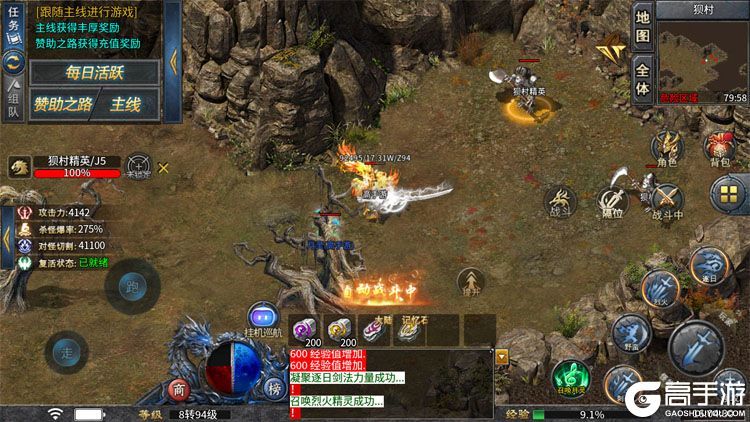750x422 pixels.
Task: Open the 赞助之路 sponsor path button
Action: 62,103
